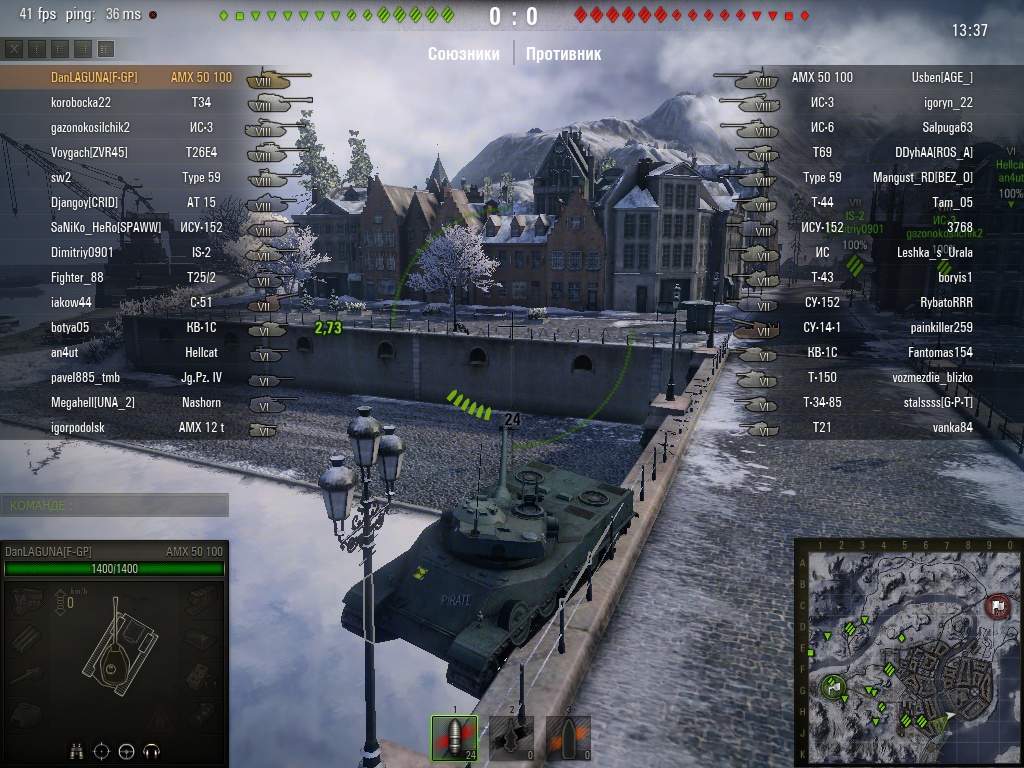The width and height of the screenshot is (1024, 768).
Task: Select ally SaNiKo_HeRo[SPAWW] with the ИСУ-152
Action: [105, 227]
